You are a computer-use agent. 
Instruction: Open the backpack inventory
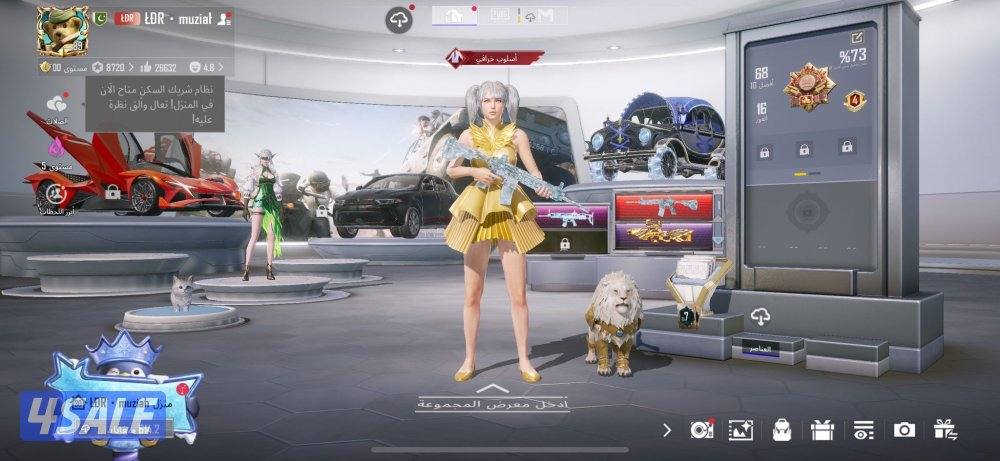pos(782,430)
